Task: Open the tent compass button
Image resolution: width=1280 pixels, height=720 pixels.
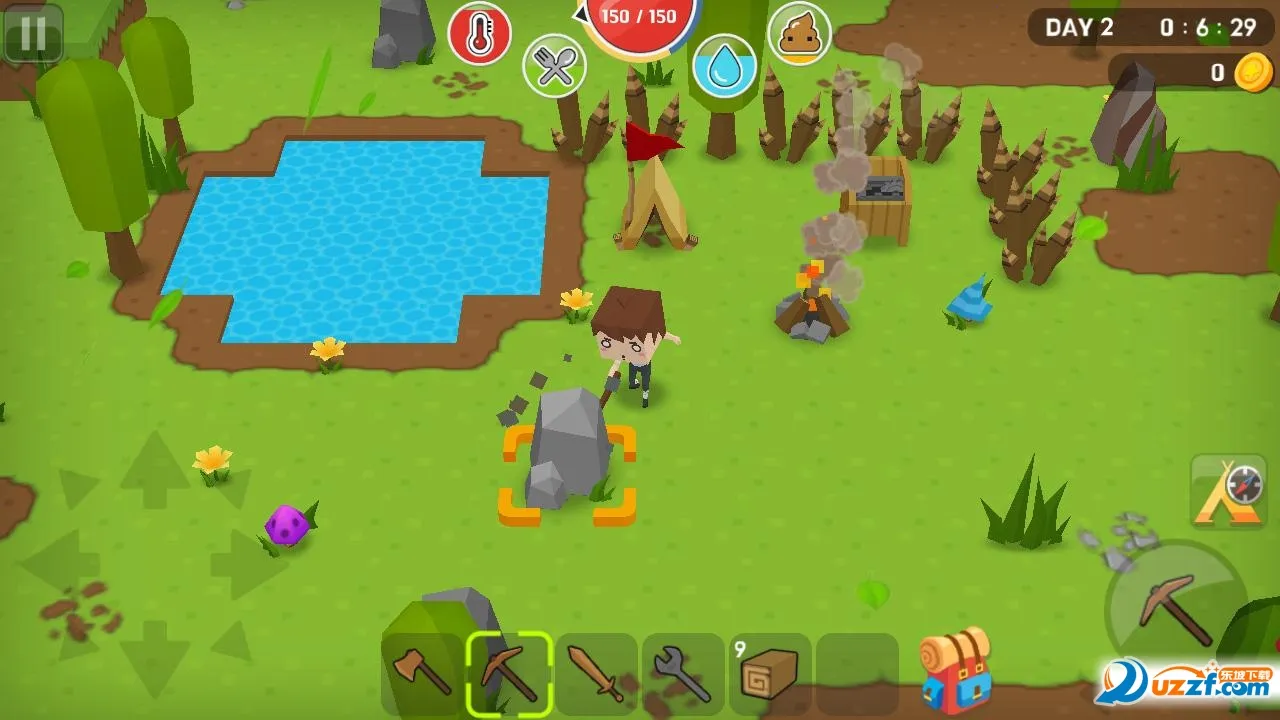Action: 1228,490
